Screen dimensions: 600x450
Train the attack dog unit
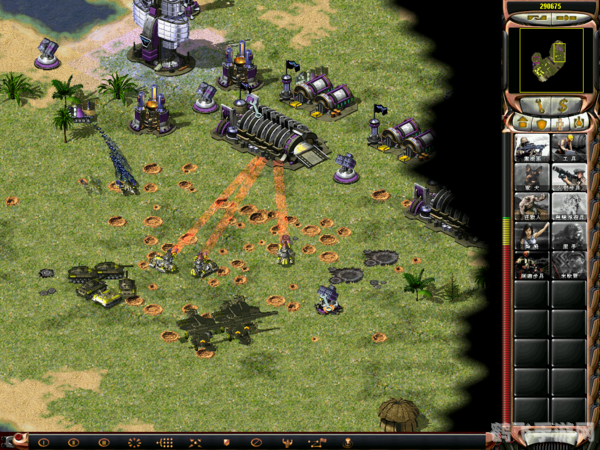click(x=531, y=177)
